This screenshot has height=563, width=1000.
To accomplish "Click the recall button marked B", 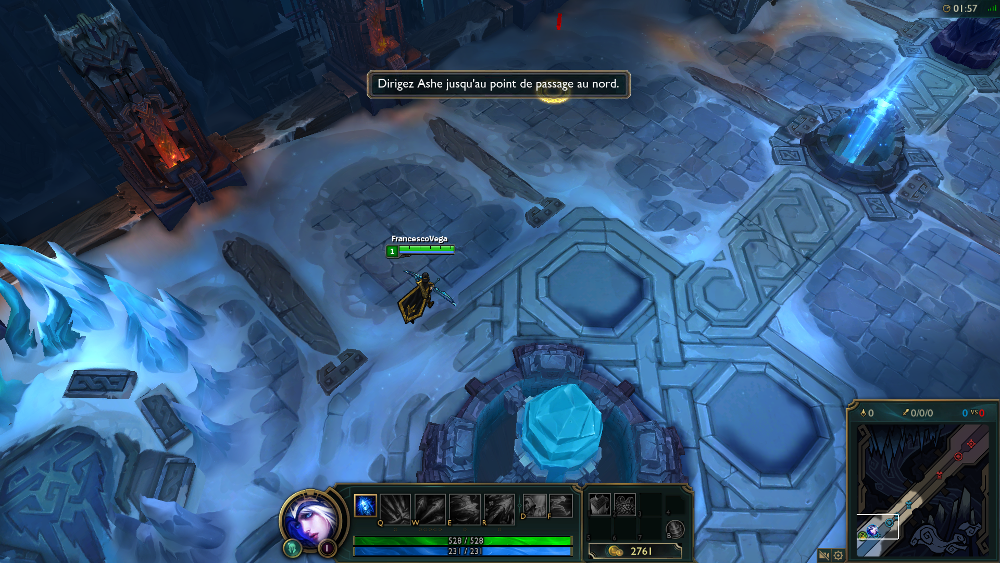I will 676,529.
